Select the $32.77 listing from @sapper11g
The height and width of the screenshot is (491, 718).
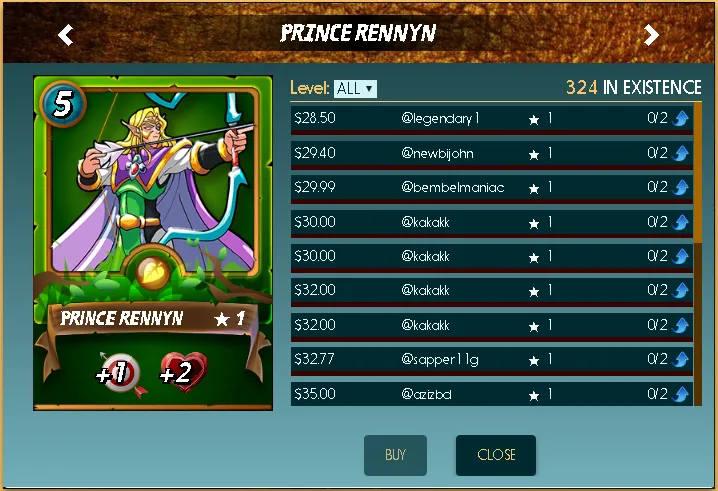coord(490,358)
